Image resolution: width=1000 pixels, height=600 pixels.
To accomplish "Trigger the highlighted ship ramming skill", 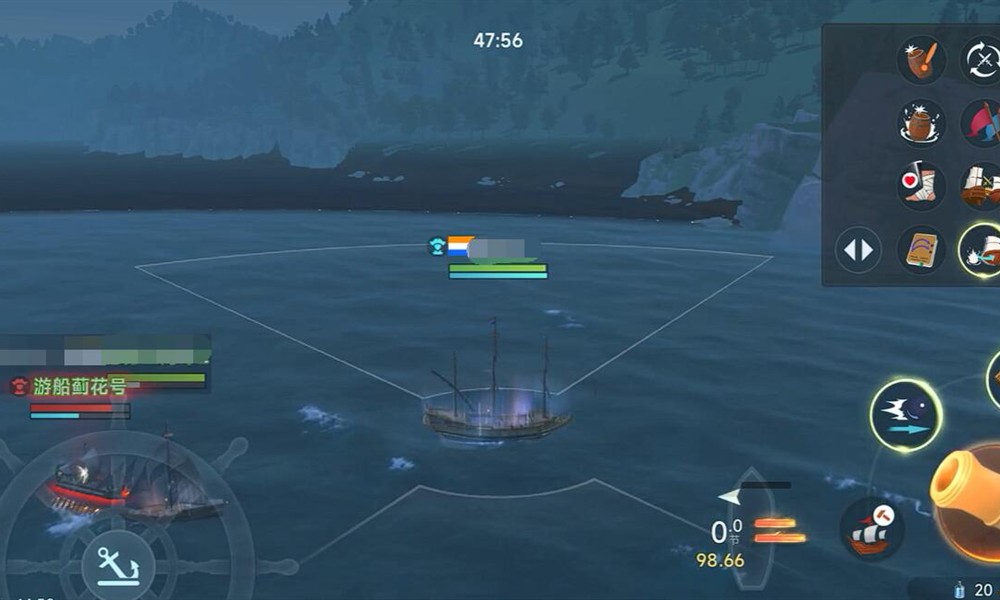I will coord(981,249).
